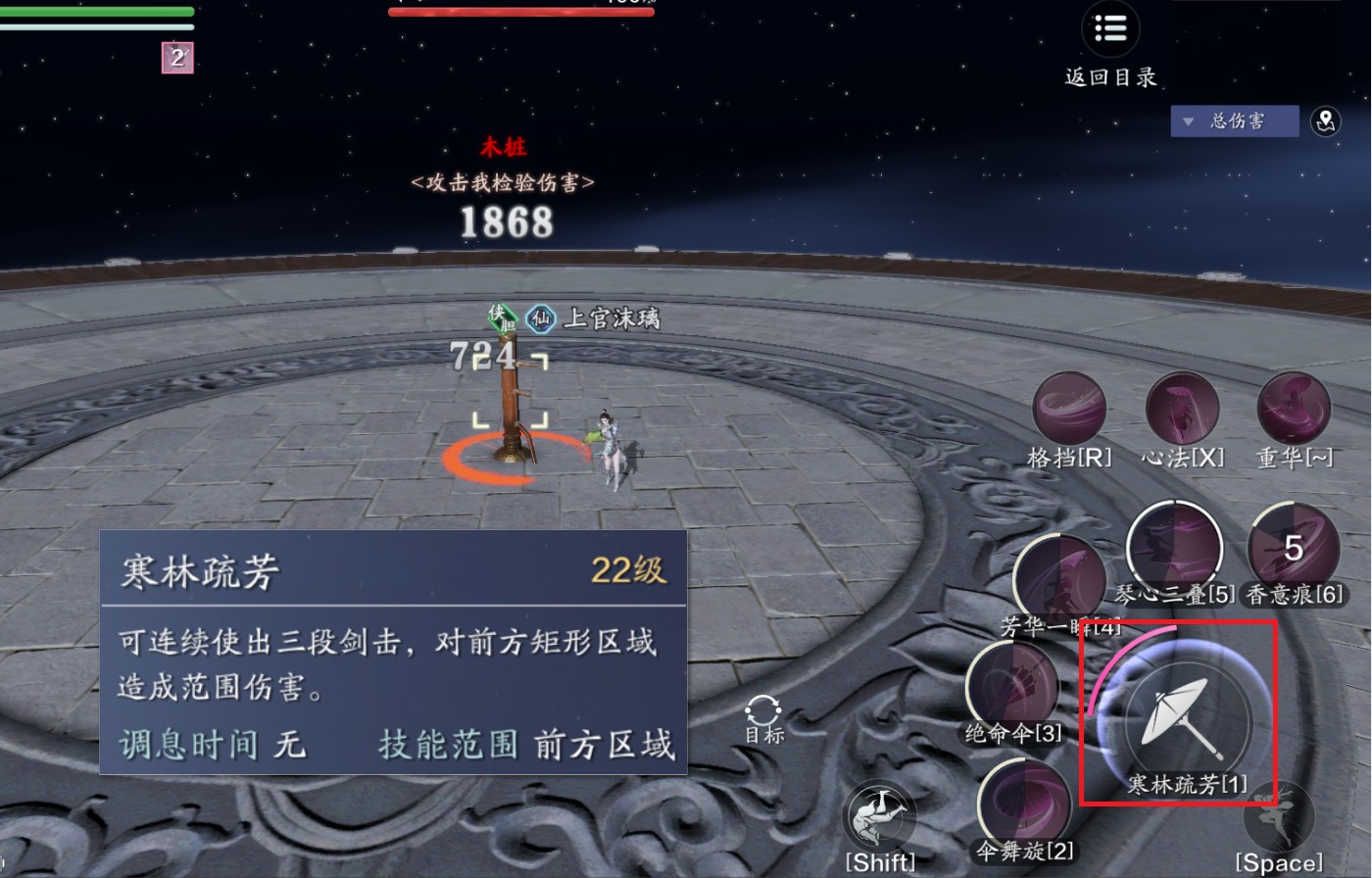
Task: Select the pink buff icon numbered 2
Action: click(x=177, y=58)
